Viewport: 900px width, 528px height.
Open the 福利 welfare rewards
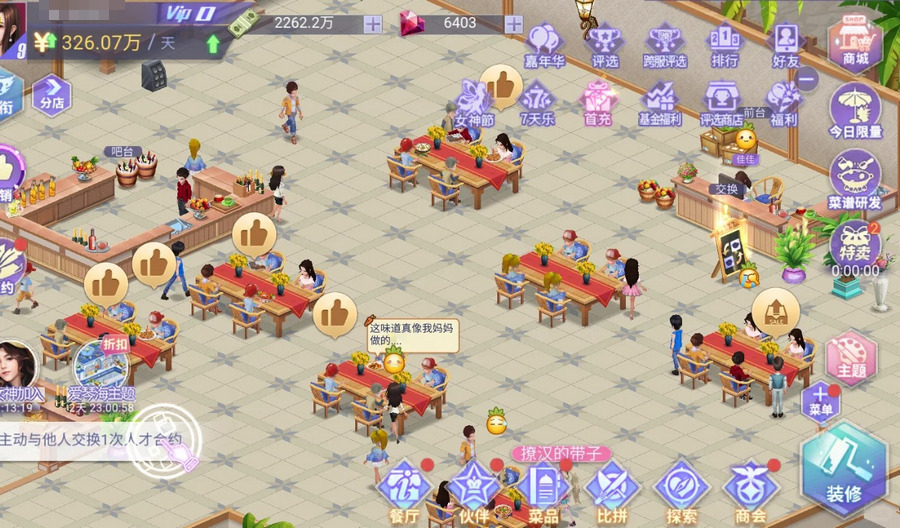784,102
